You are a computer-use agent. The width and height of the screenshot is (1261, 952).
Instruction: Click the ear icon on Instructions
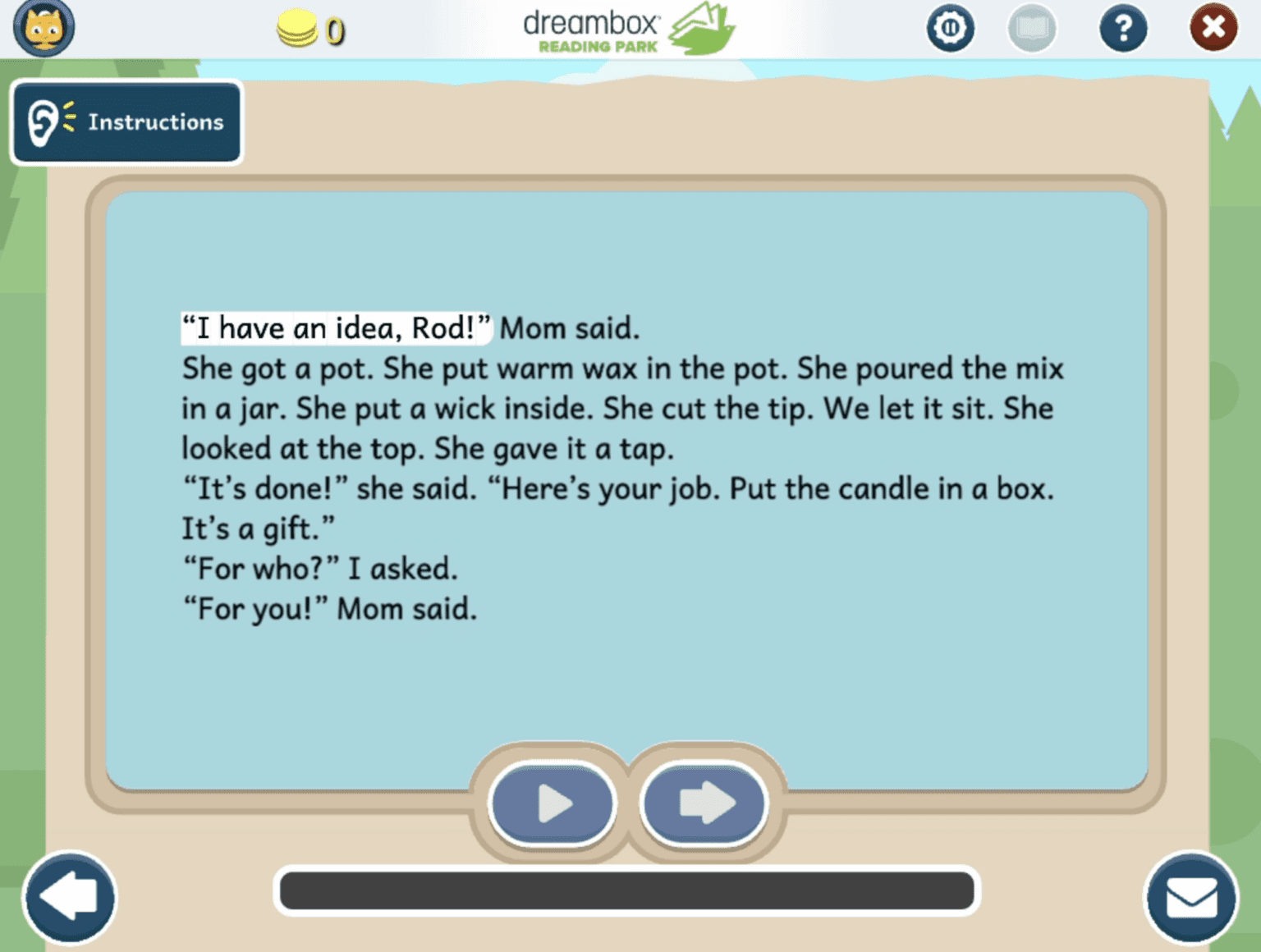45,121
